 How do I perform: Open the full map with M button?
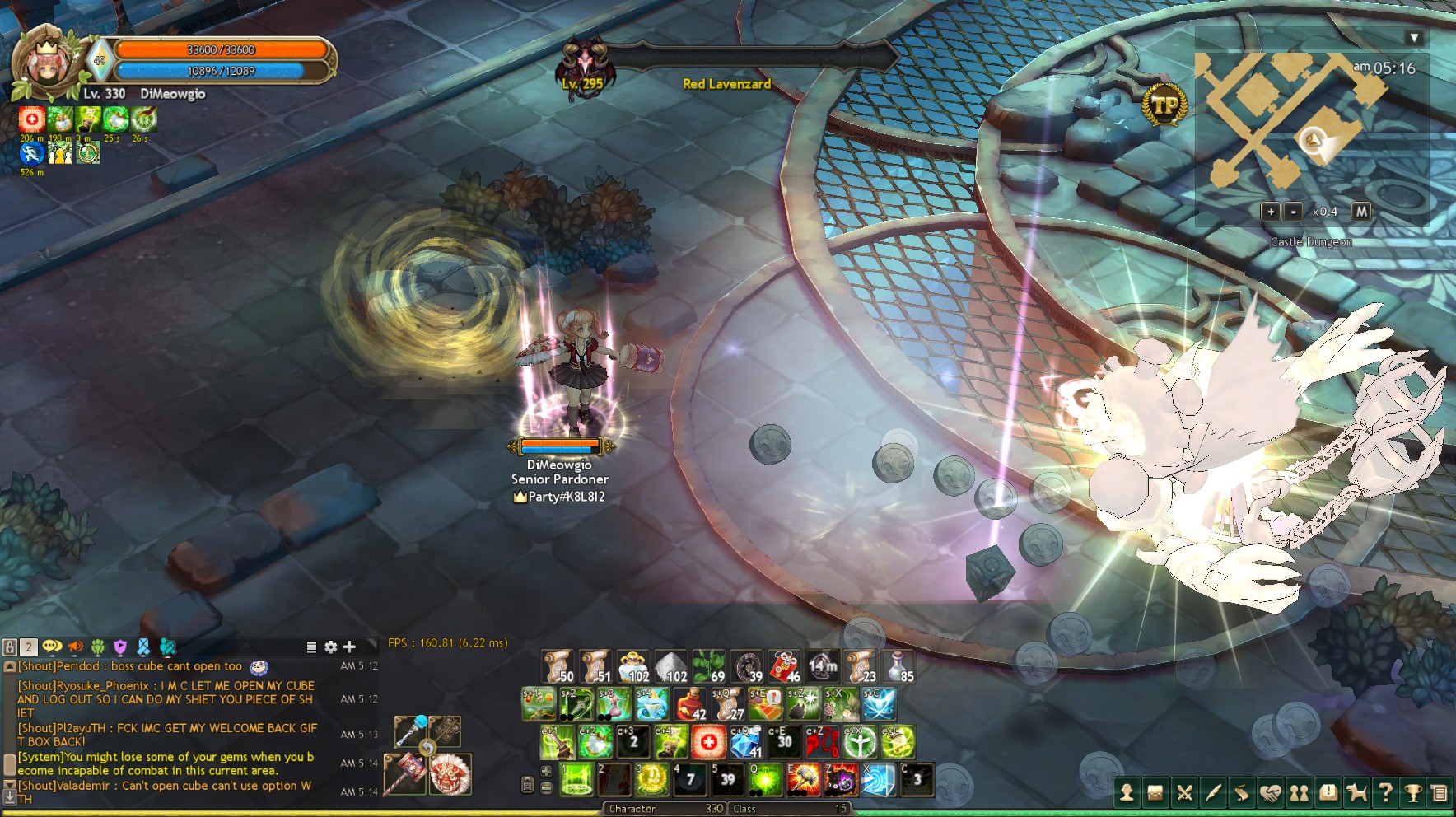pos(1361,212)
